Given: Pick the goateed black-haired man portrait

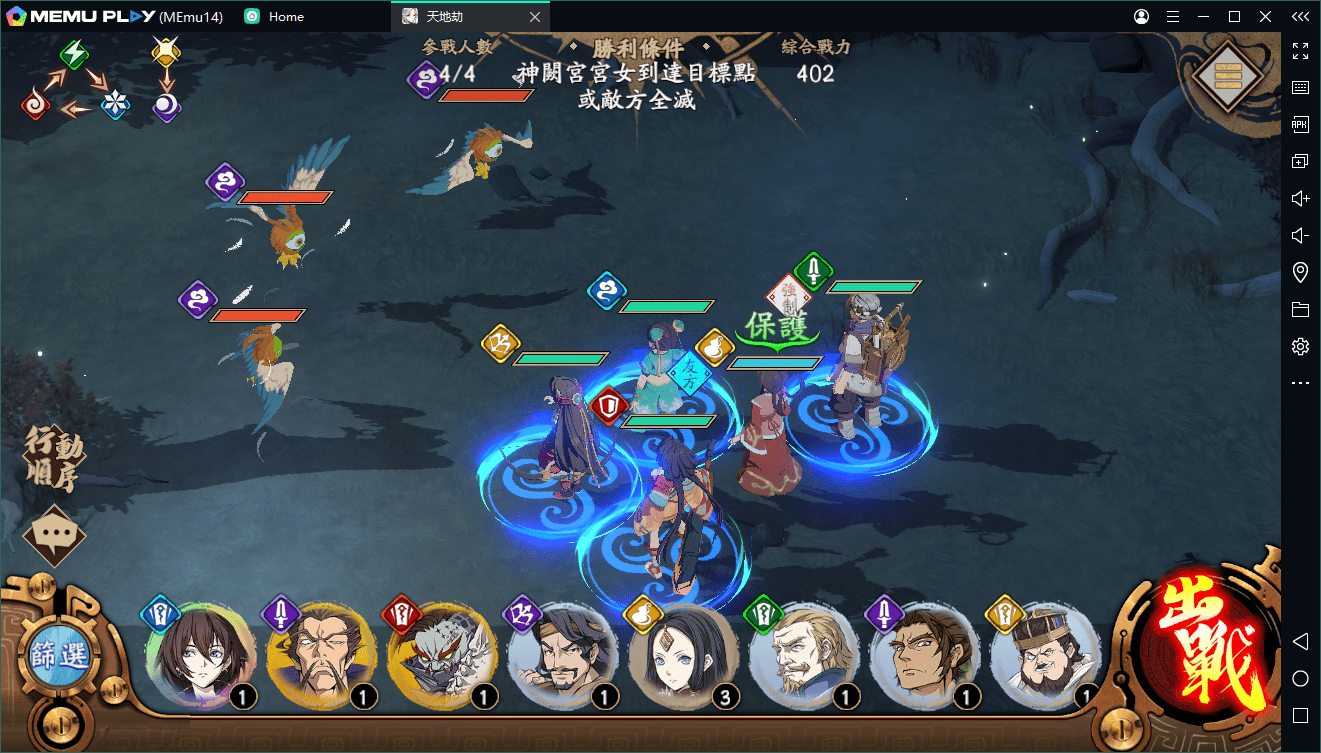Looking at the screenshot, I should (x=562, y=656).
